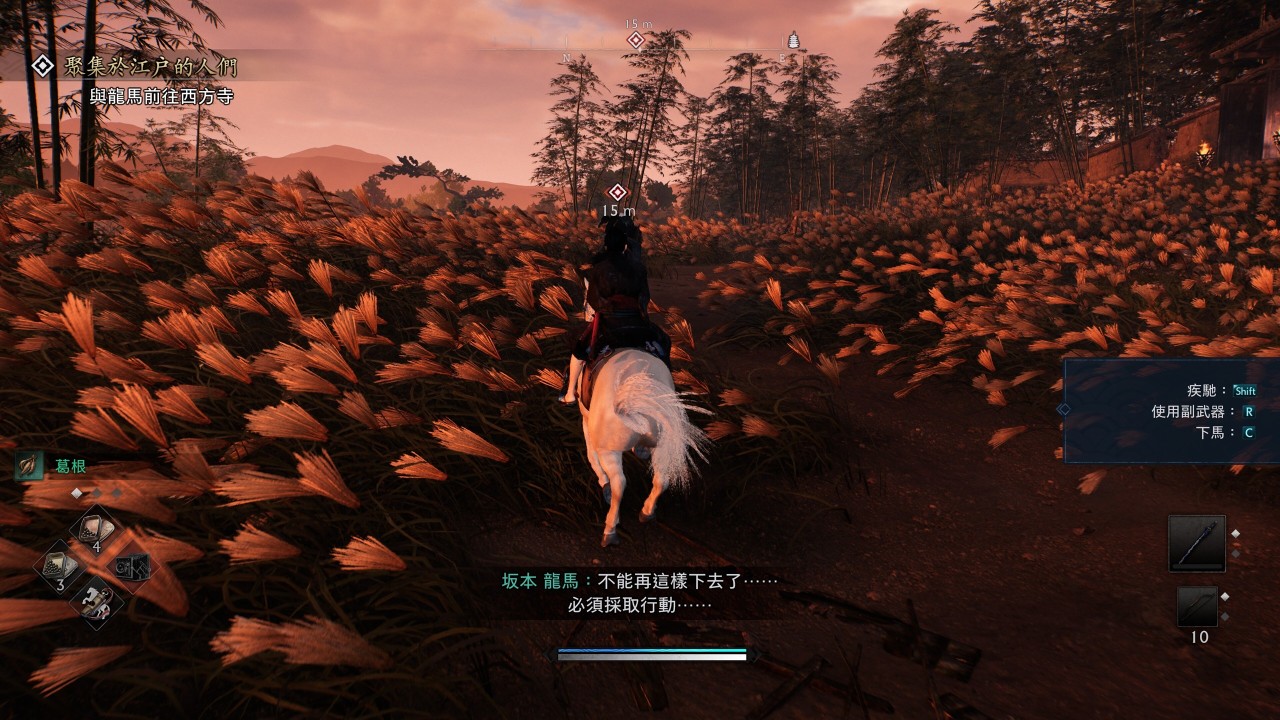Select the pagoda icon on the compass
Screen dimensions: 1280x720
[x=794, y=40]
